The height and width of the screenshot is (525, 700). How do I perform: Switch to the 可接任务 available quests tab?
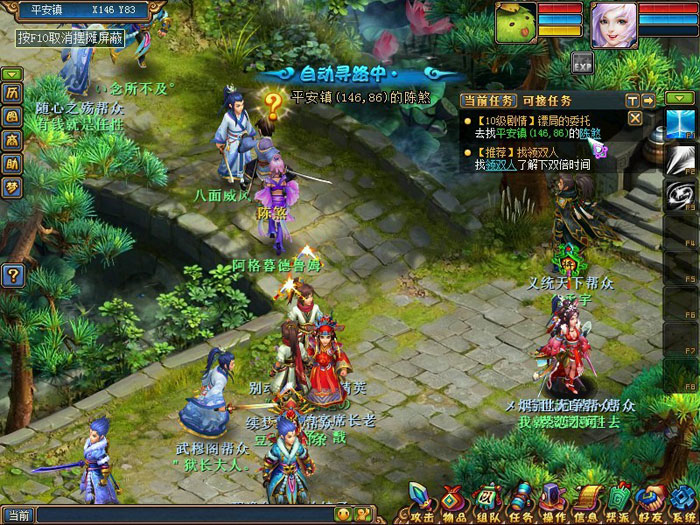547,100
